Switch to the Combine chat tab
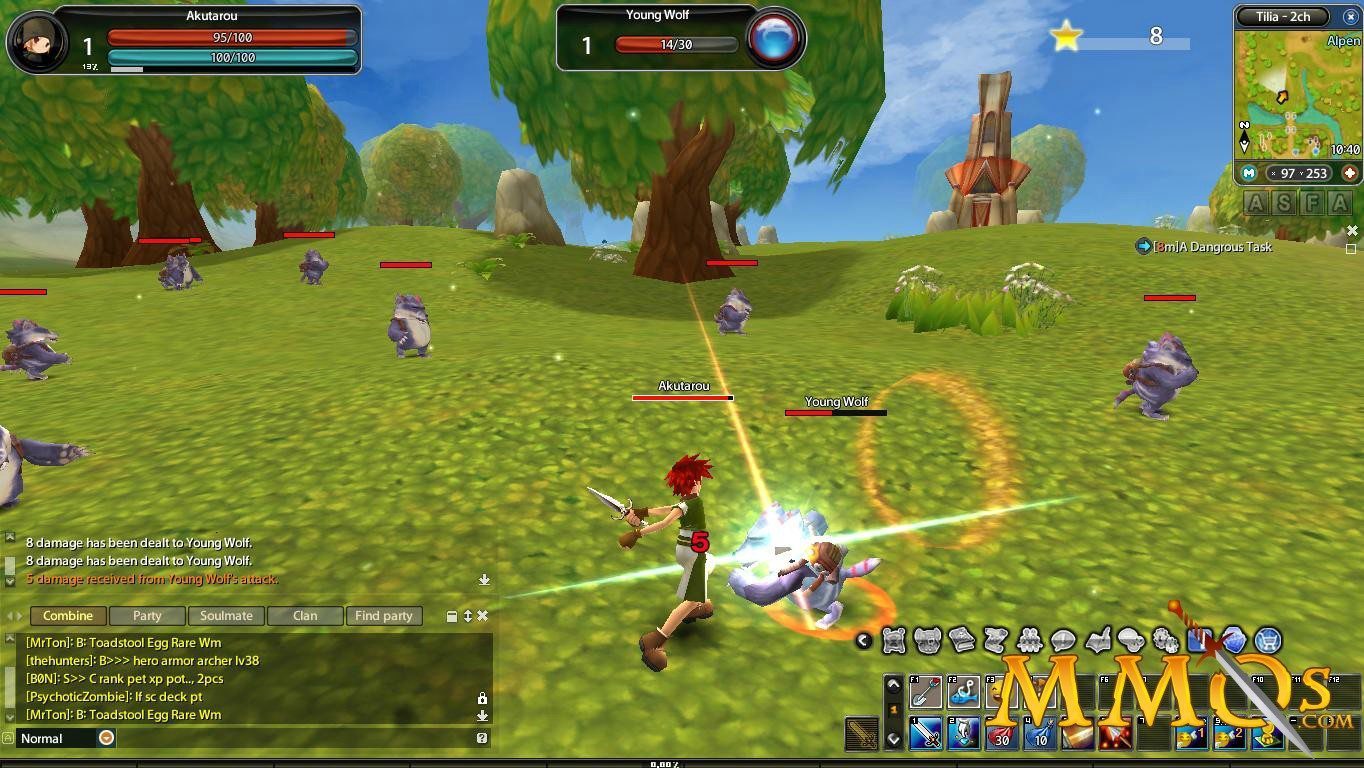 tap(68, 616)
